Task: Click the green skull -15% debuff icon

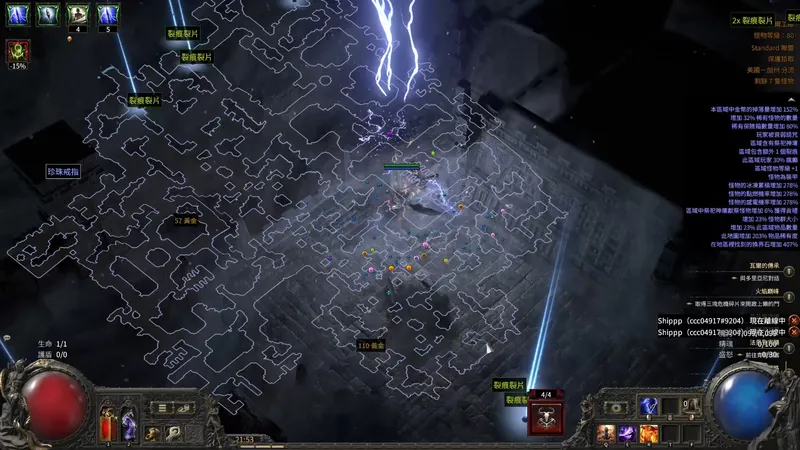Action: tap(18, 50)
